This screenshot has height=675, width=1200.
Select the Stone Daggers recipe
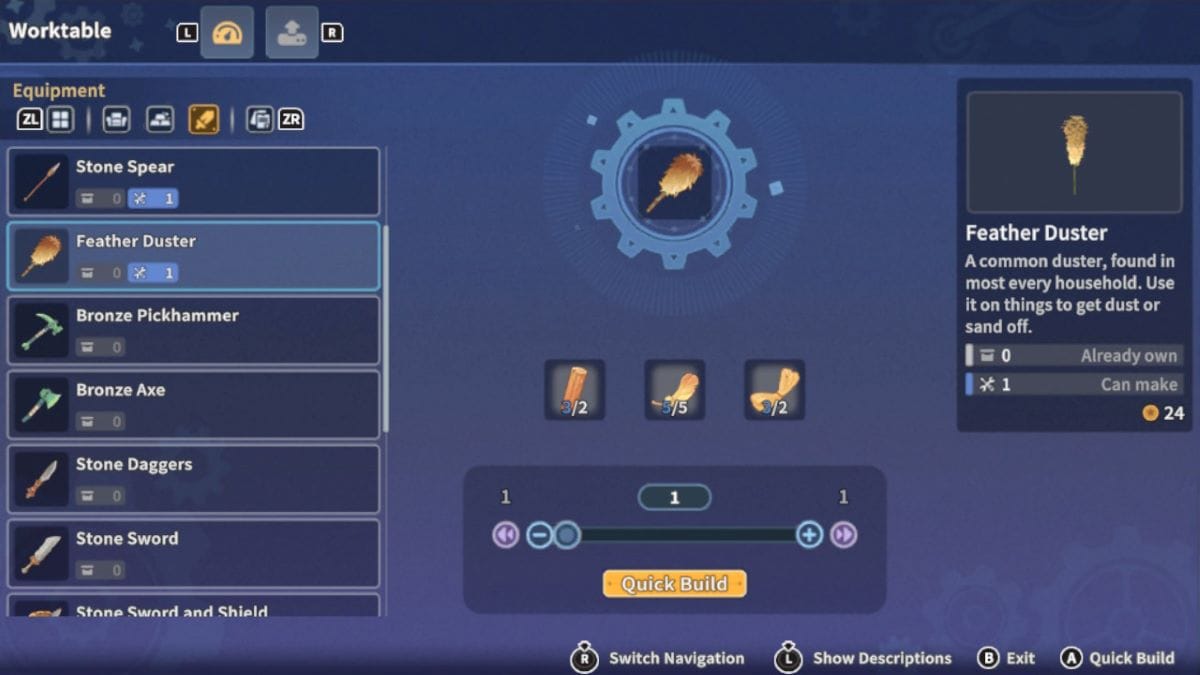pyautogui.click(x=194, y=478)
